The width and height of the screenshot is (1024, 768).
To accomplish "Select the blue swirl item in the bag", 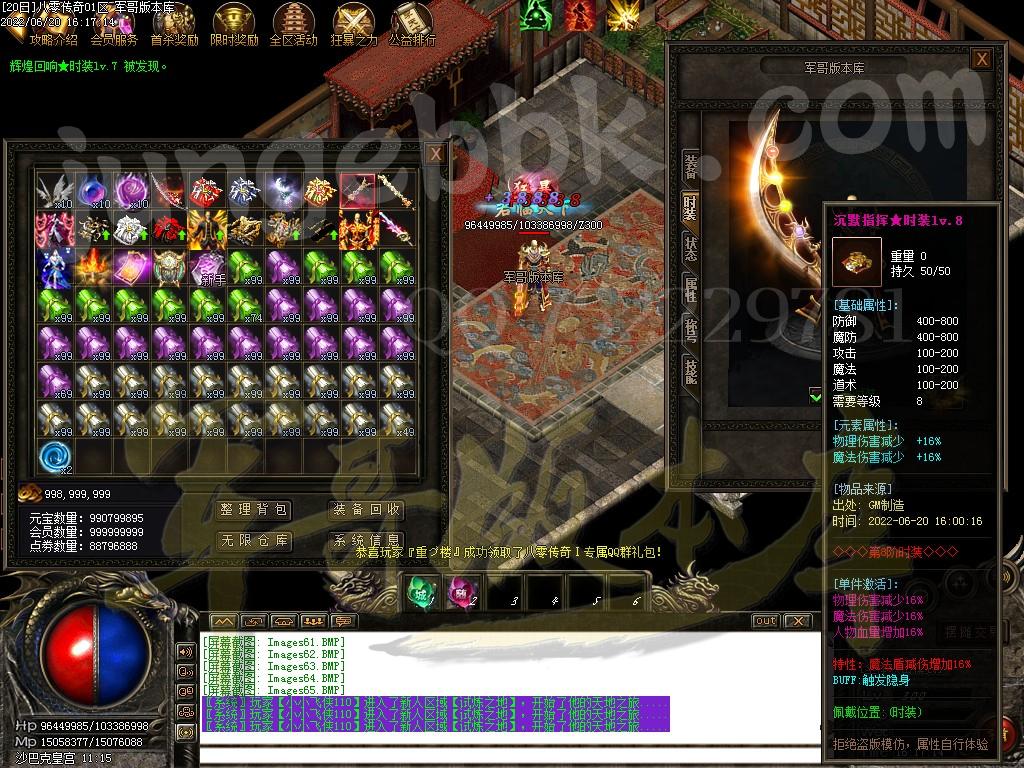I will 54,456.
